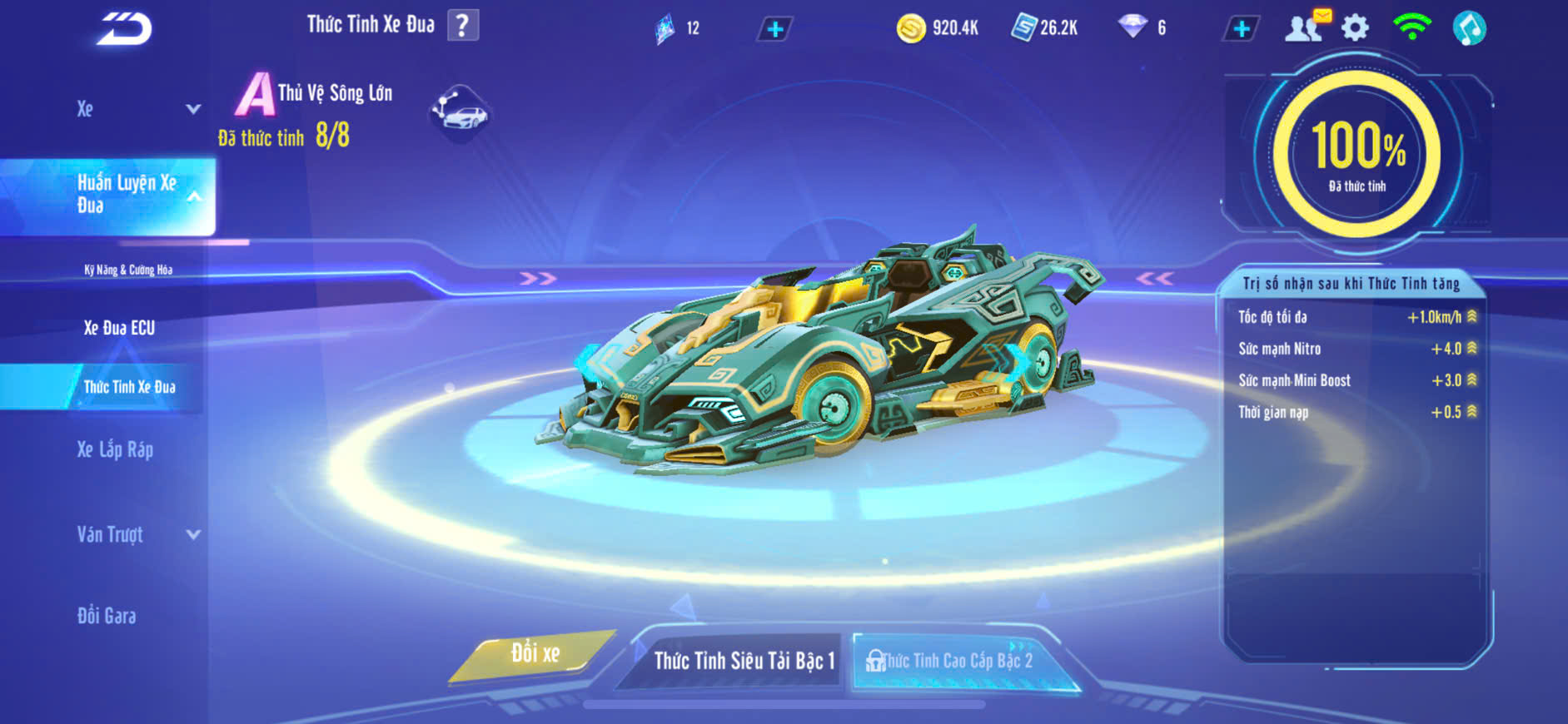Open the friends icon with mail badge
Viewport: 1568px width, 724px height.
1305,27
